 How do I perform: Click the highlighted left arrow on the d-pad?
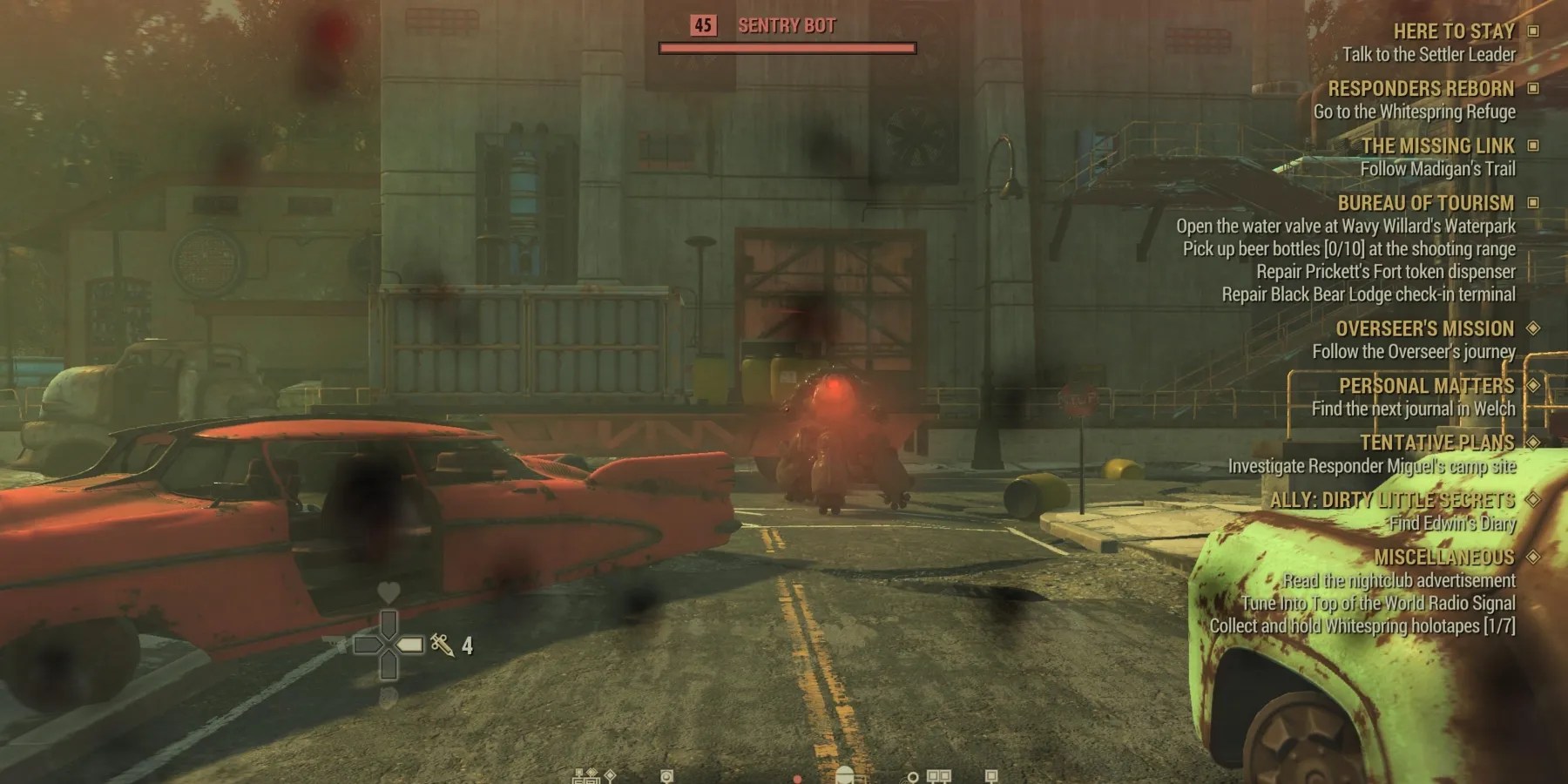410,644
